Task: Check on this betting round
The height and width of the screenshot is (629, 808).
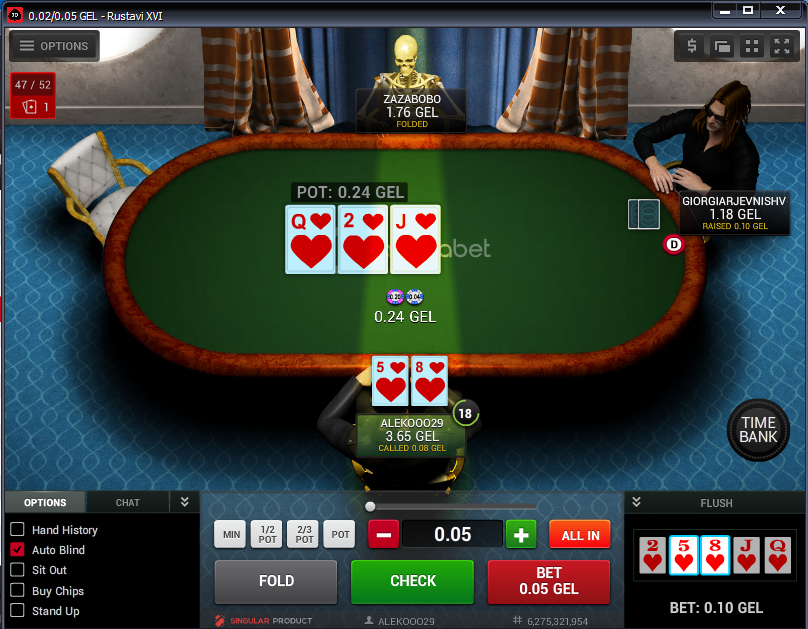Action: 412,581
